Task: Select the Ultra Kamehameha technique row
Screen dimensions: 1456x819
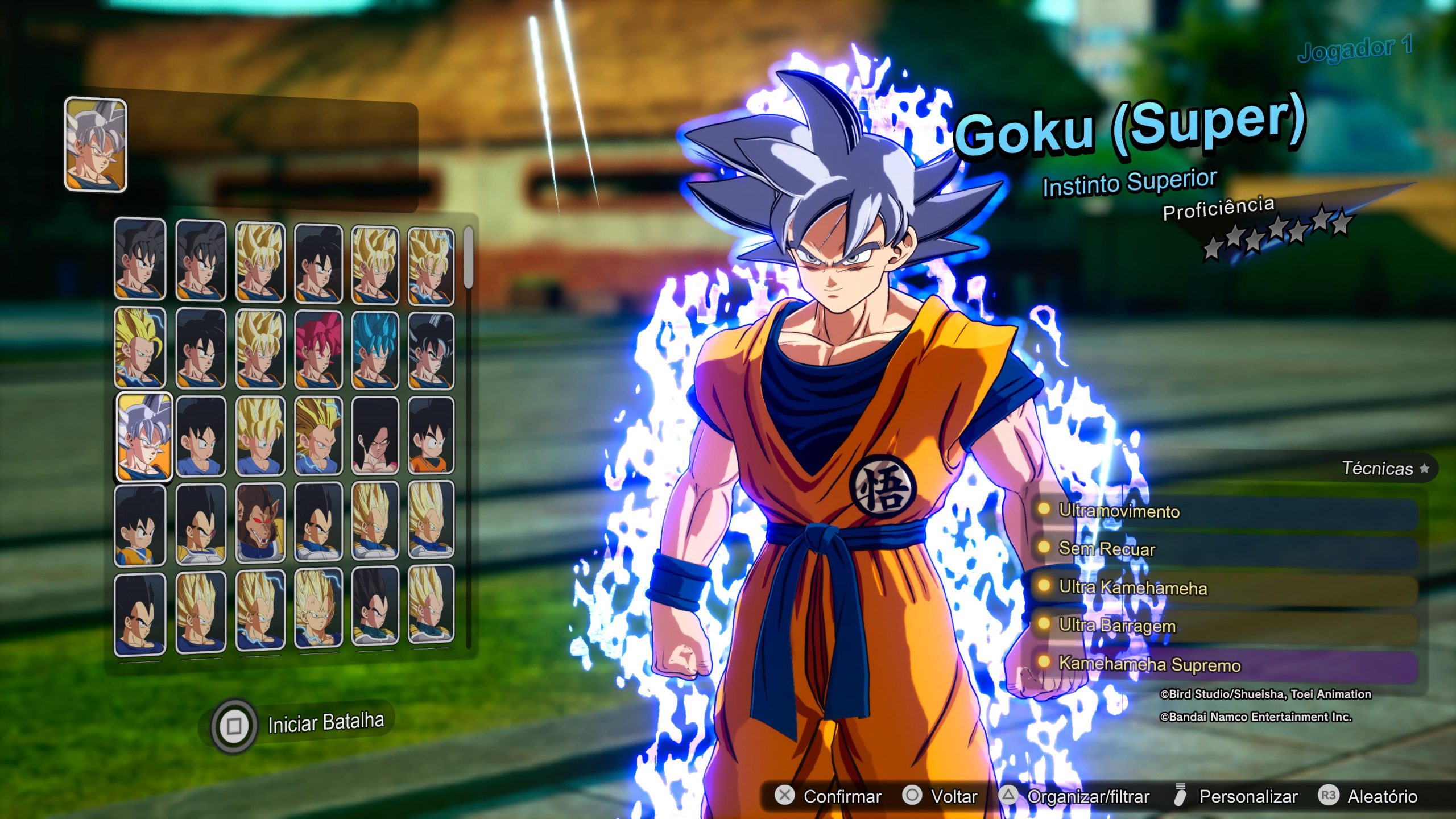Action: (x=1223, y=588)
